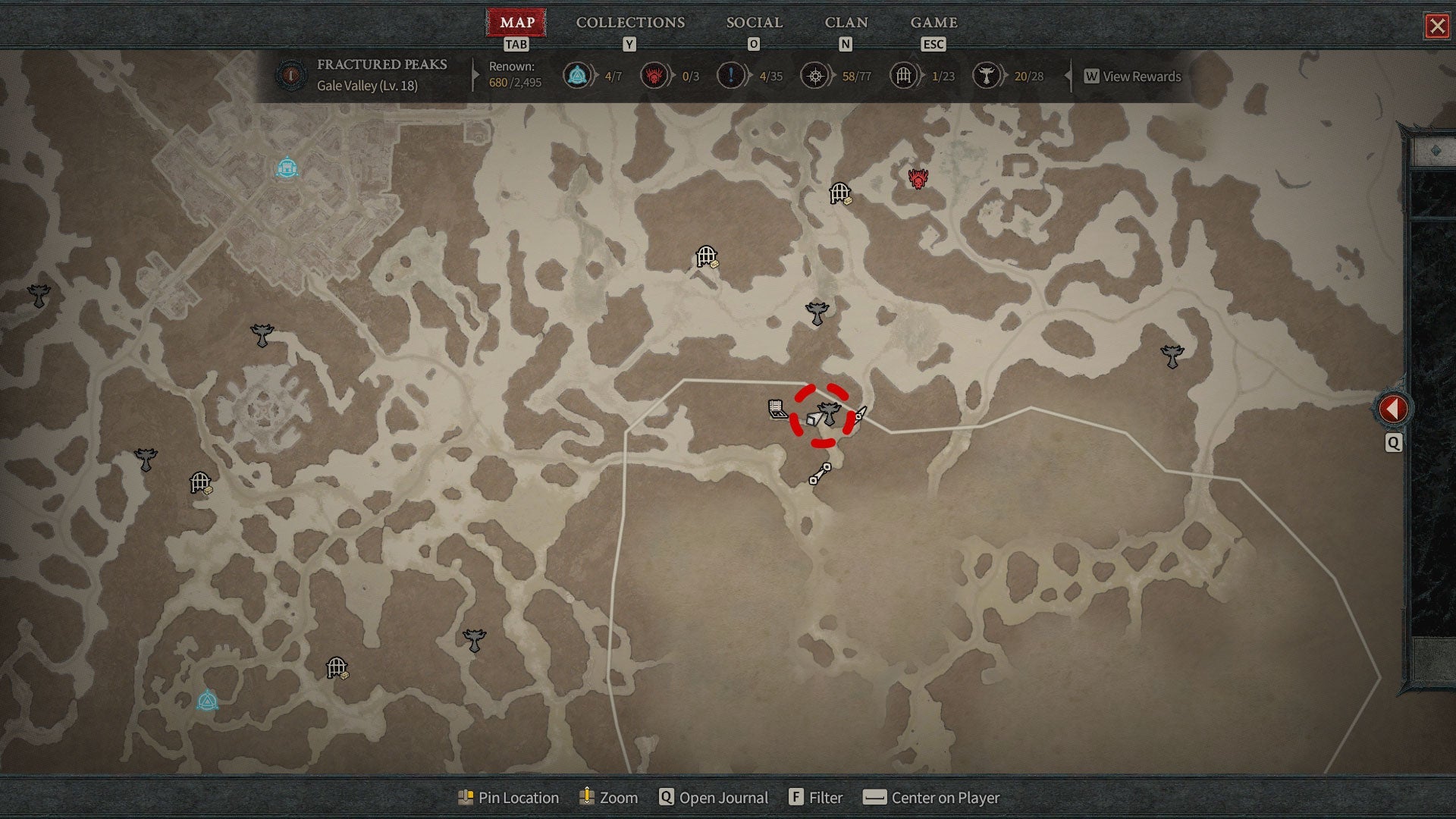Center on Player on the map
The width and height of the screenshot is (1456, 819).
click(933, 798)
